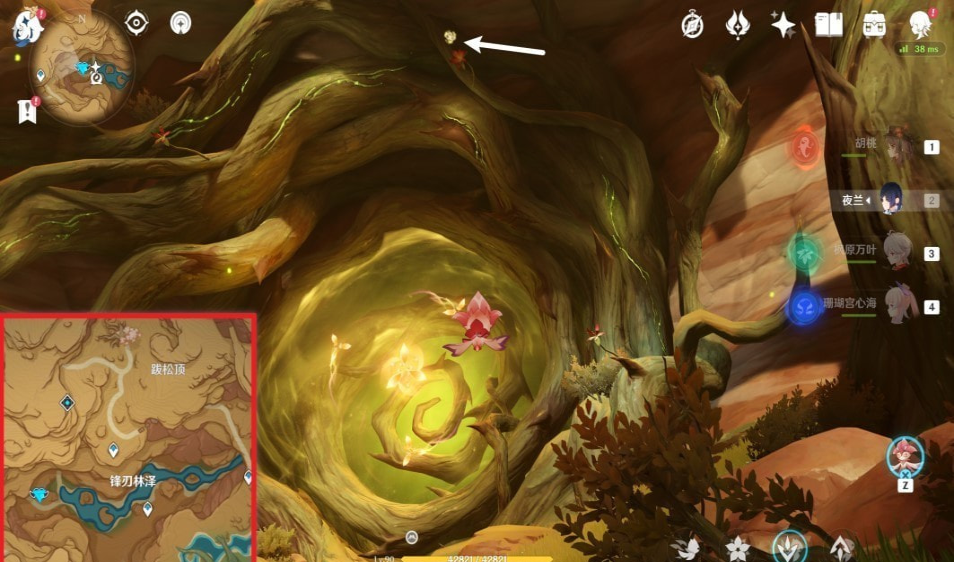Use the upward arrow skill icon
This screenshot has height=562, width=954.
pos(842,548)
